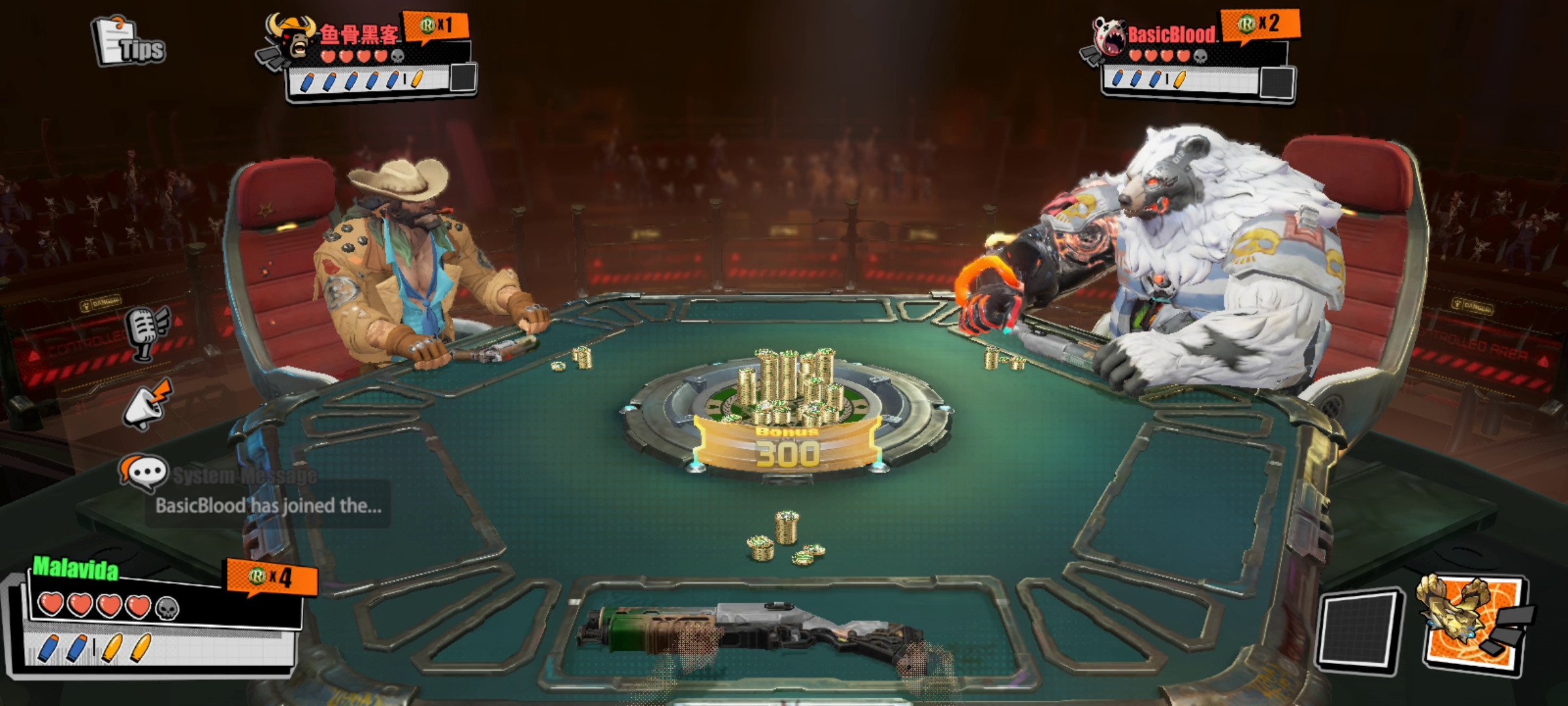Tap the megaphone speaker icon
Viewport: 1568px width, 706px height.
pos(149,405)
